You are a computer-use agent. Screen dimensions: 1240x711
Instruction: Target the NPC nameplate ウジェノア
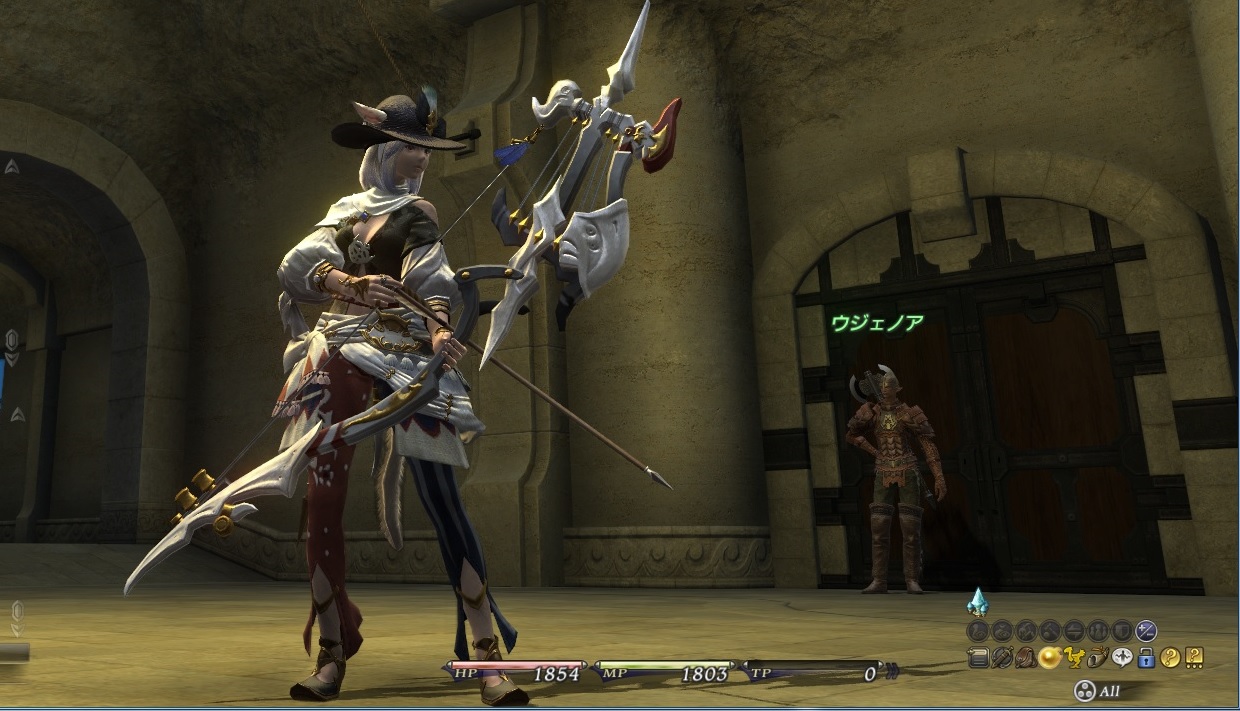pos(877,322)
